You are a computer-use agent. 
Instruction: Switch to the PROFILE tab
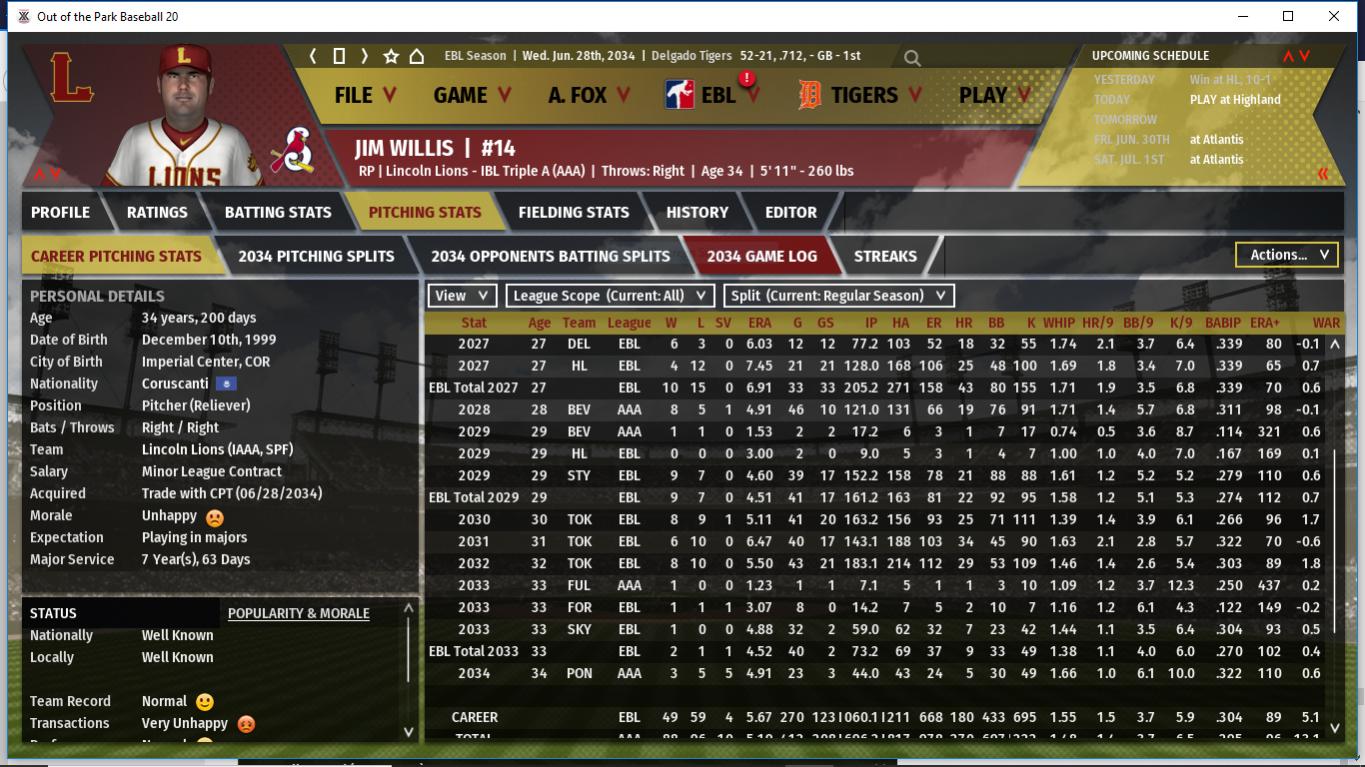click(x=60, y=212)
